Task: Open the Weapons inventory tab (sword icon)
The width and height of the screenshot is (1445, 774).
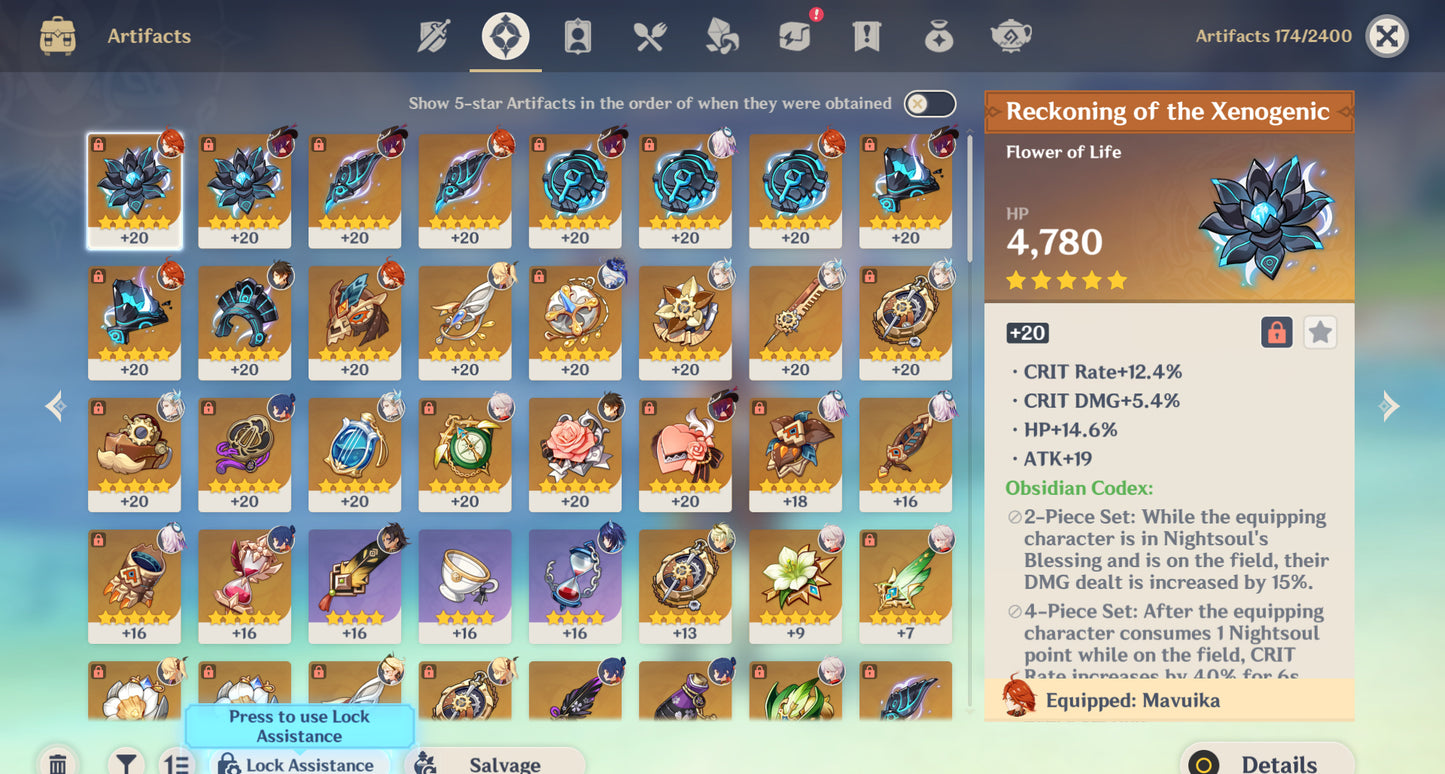Action: pos(434,36)
